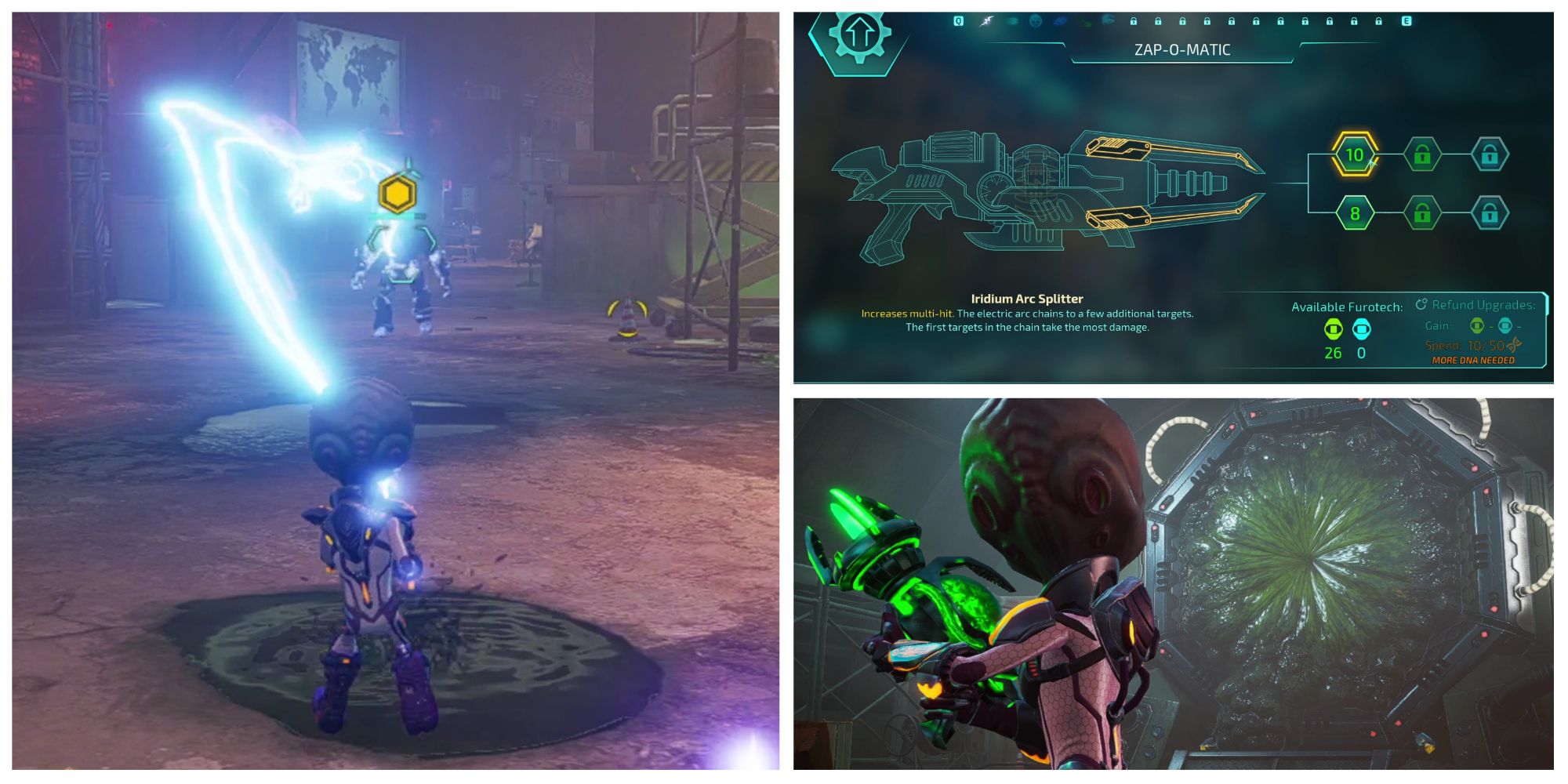Select the skull weapon icon

(x=1036, y=22)
